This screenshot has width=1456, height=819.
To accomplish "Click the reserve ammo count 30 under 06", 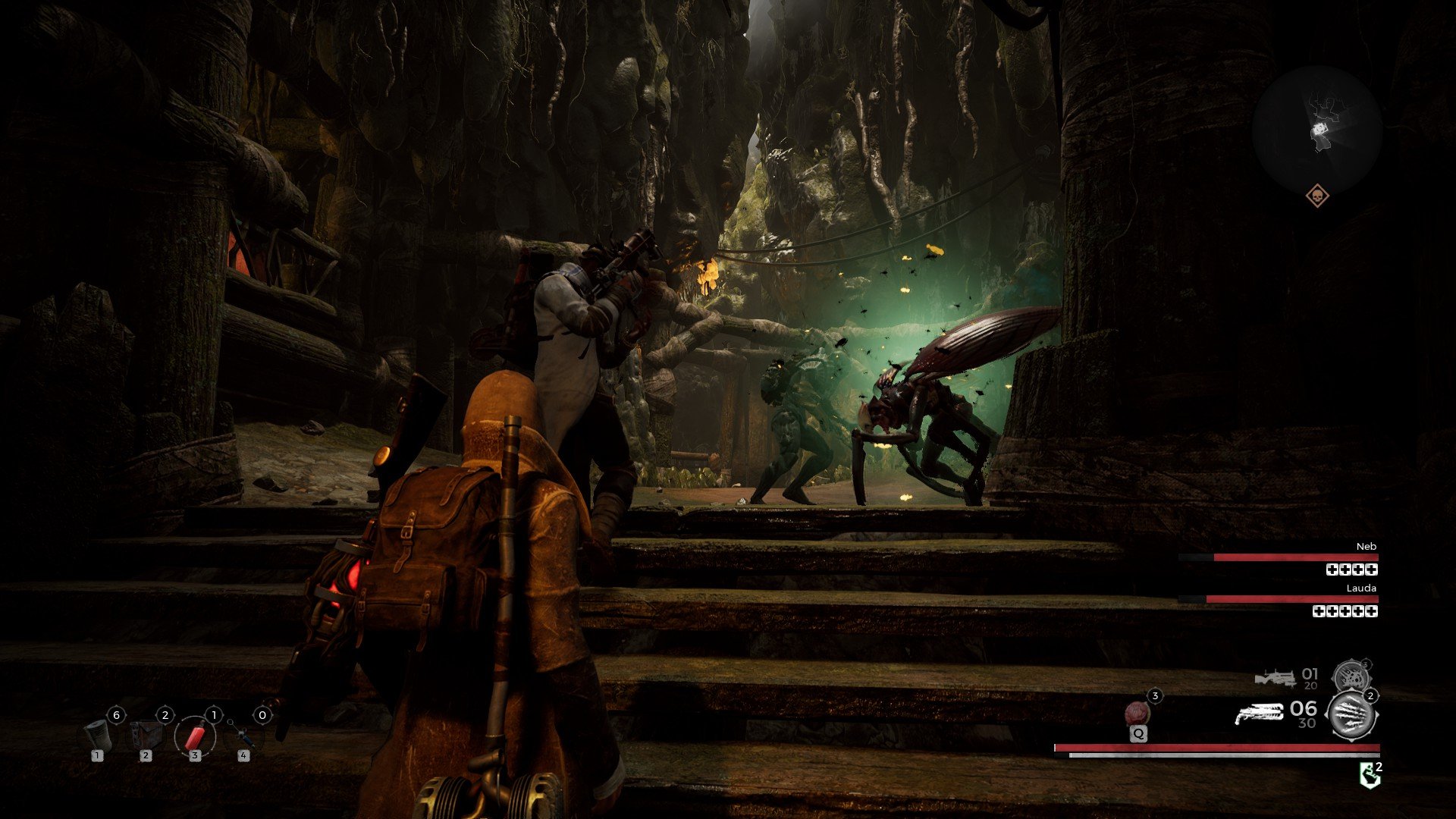I will pos(1307,722).
